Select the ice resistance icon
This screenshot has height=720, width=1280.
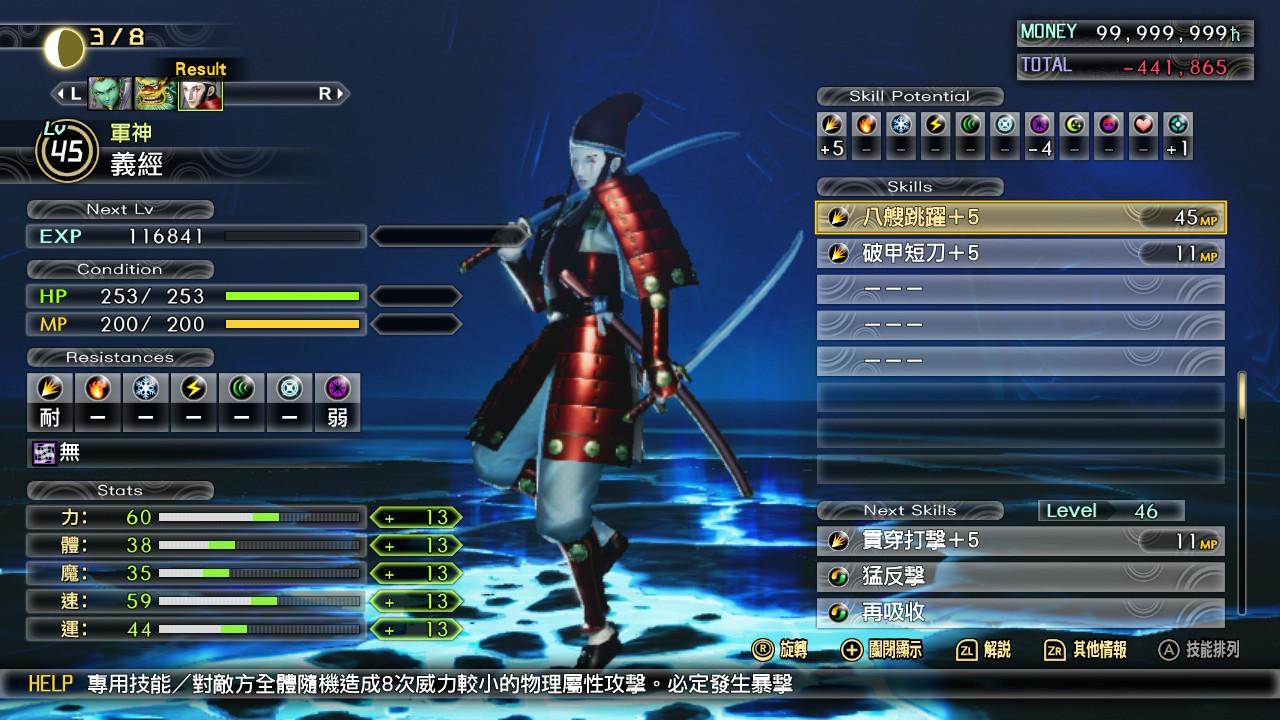(146, 388)
